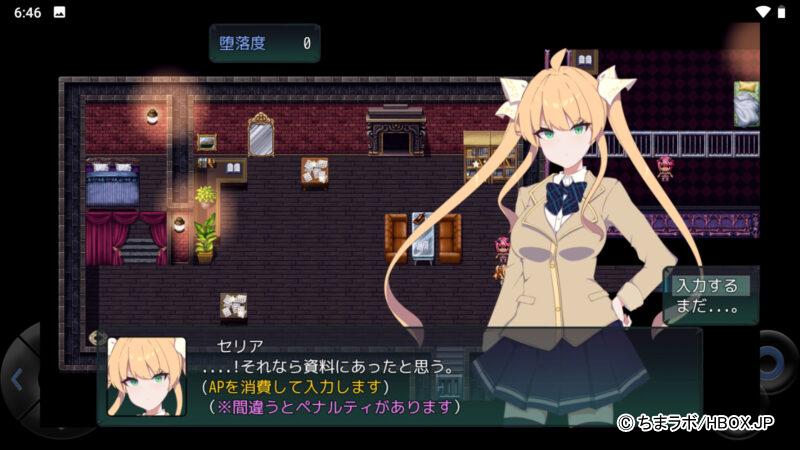This screenshot has width=800, height=450.
Task: Choose the 入力する dialogue option
Action: point(706,285)
